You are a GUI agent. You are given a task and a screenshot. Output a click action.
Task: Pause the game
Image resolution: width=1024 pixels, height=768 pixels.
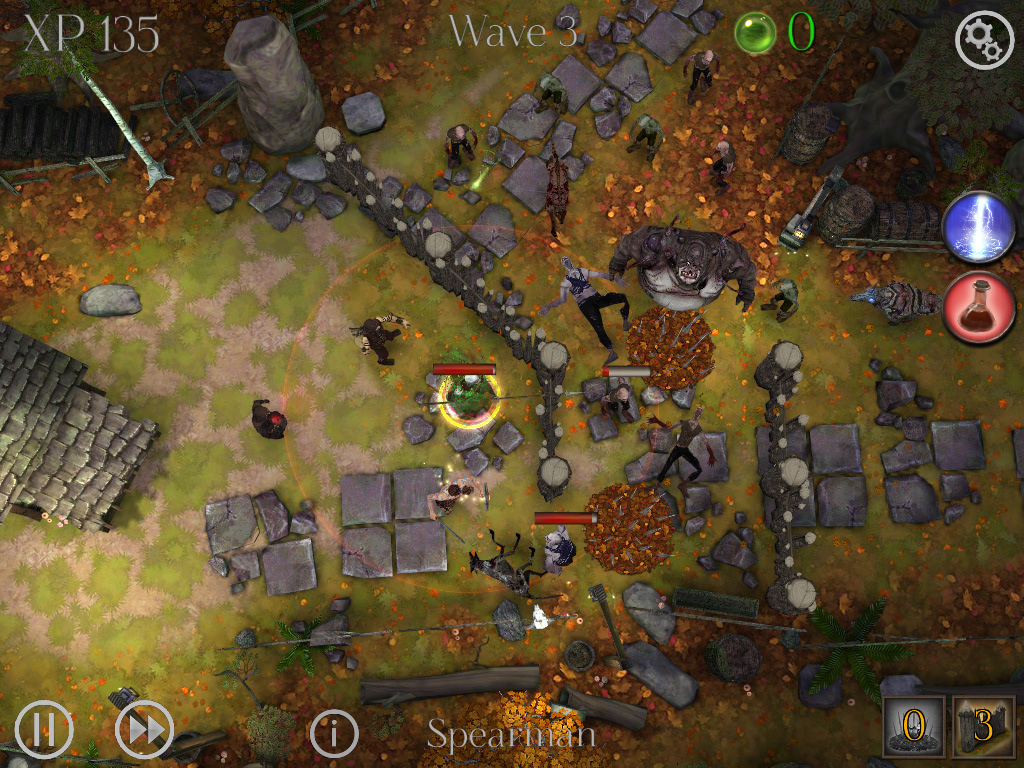point(44,730)
